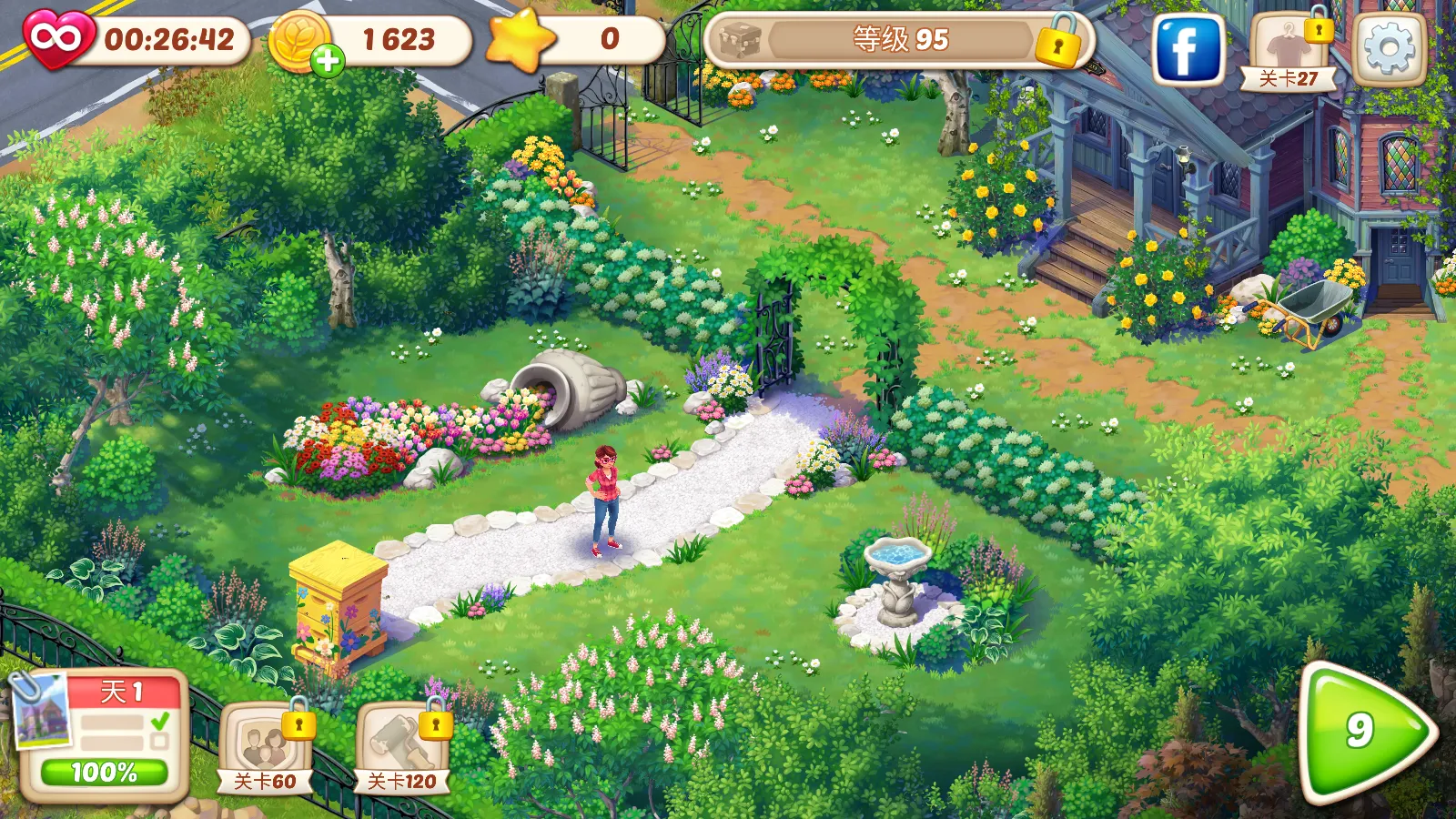Open the Day 1 task list
The height and width of the screenshot is (819, 1456).
coord(102,734)
